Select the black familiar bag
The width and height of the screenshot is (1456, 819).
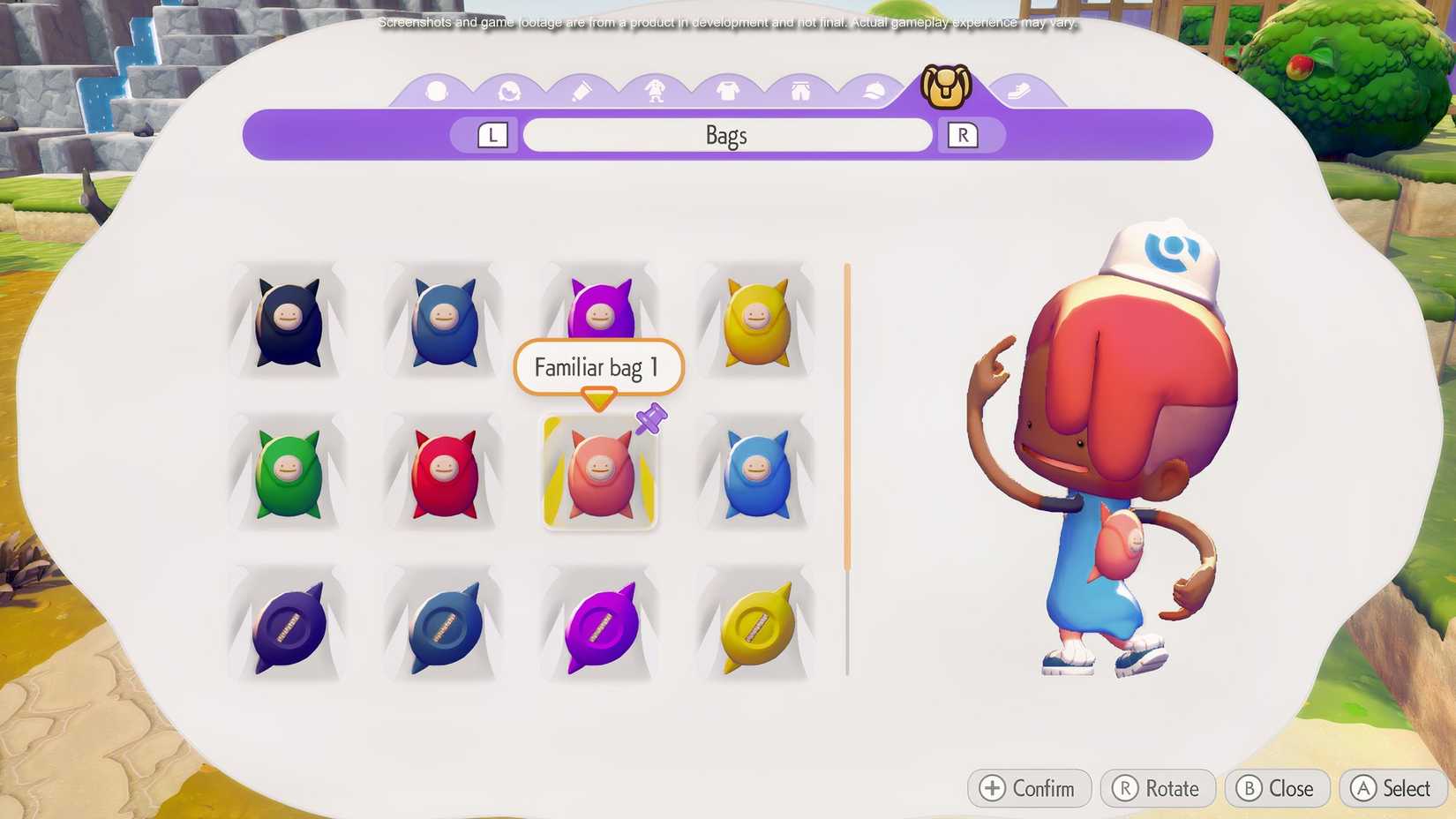288,322
